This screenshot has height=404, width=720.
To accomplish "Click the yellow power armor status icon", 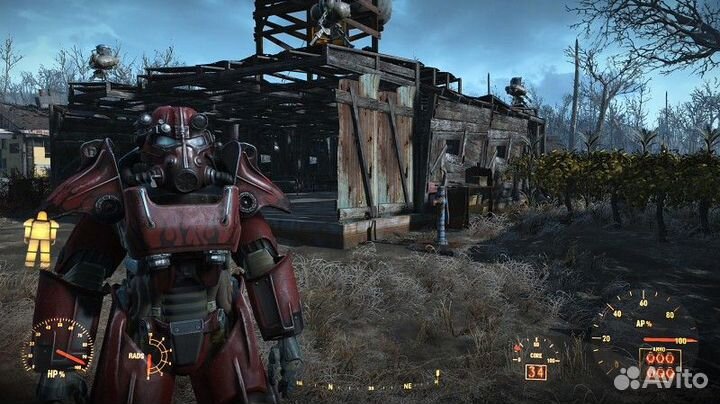I will click(x=40, y=240).
